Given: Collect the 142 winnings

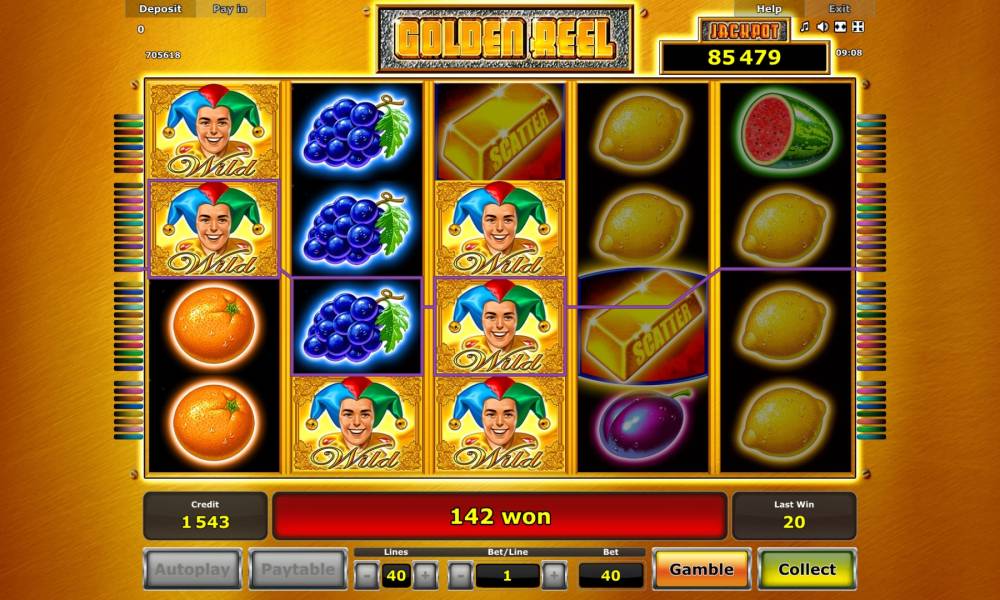Looking at the screenshot, I should (807, 569).
